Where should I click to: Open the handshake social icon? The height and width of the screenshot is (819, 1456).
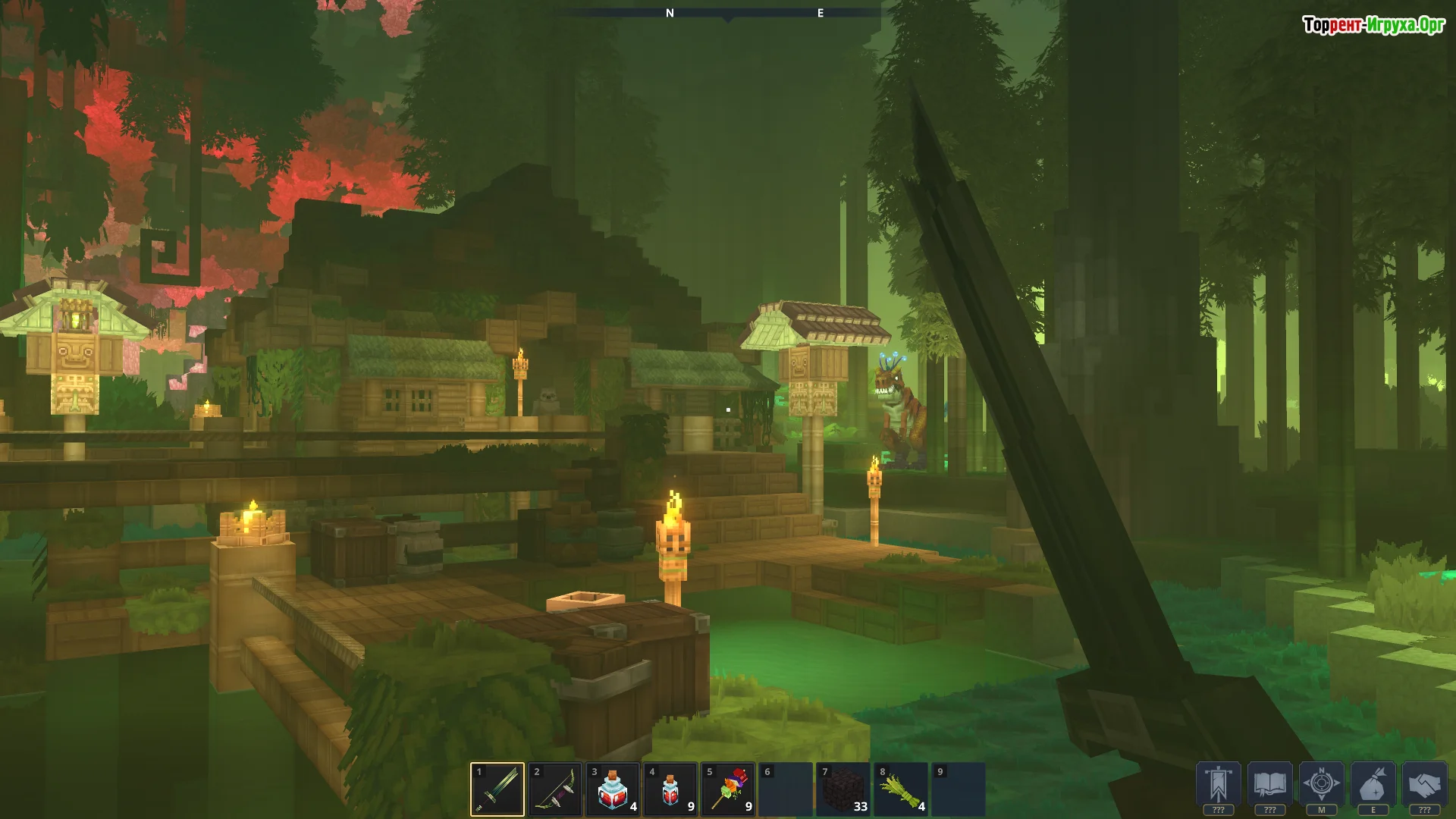[x=1425, y=784]
